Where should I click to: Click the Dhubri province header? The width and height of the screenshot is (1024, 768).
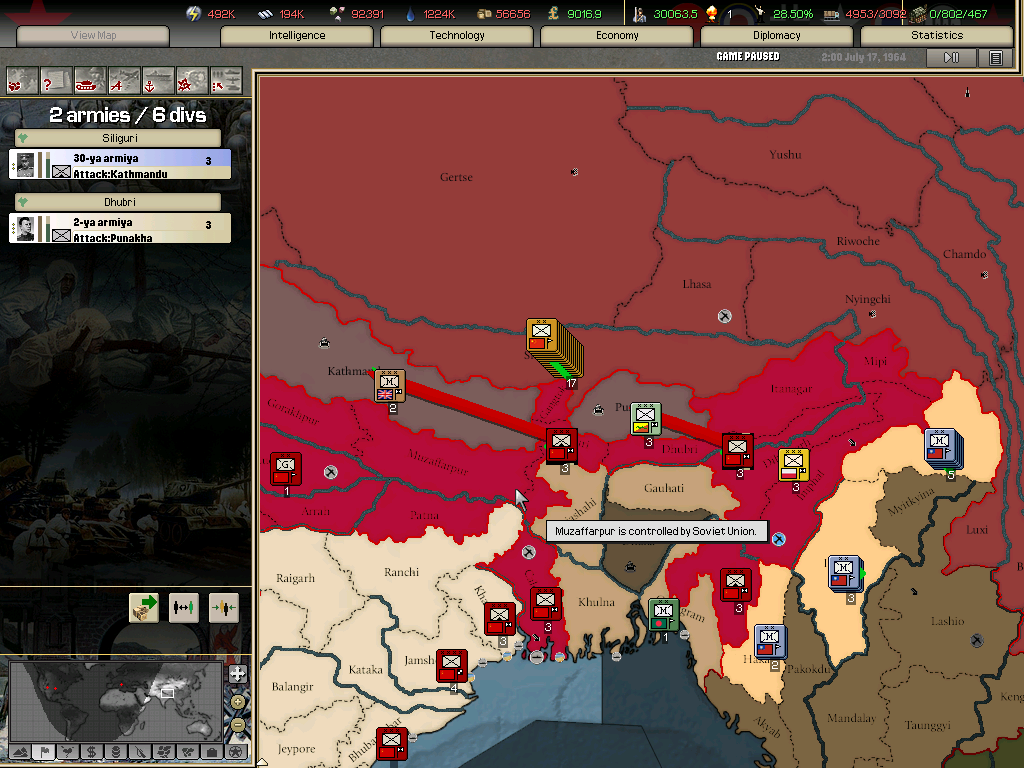click(119, 202)
